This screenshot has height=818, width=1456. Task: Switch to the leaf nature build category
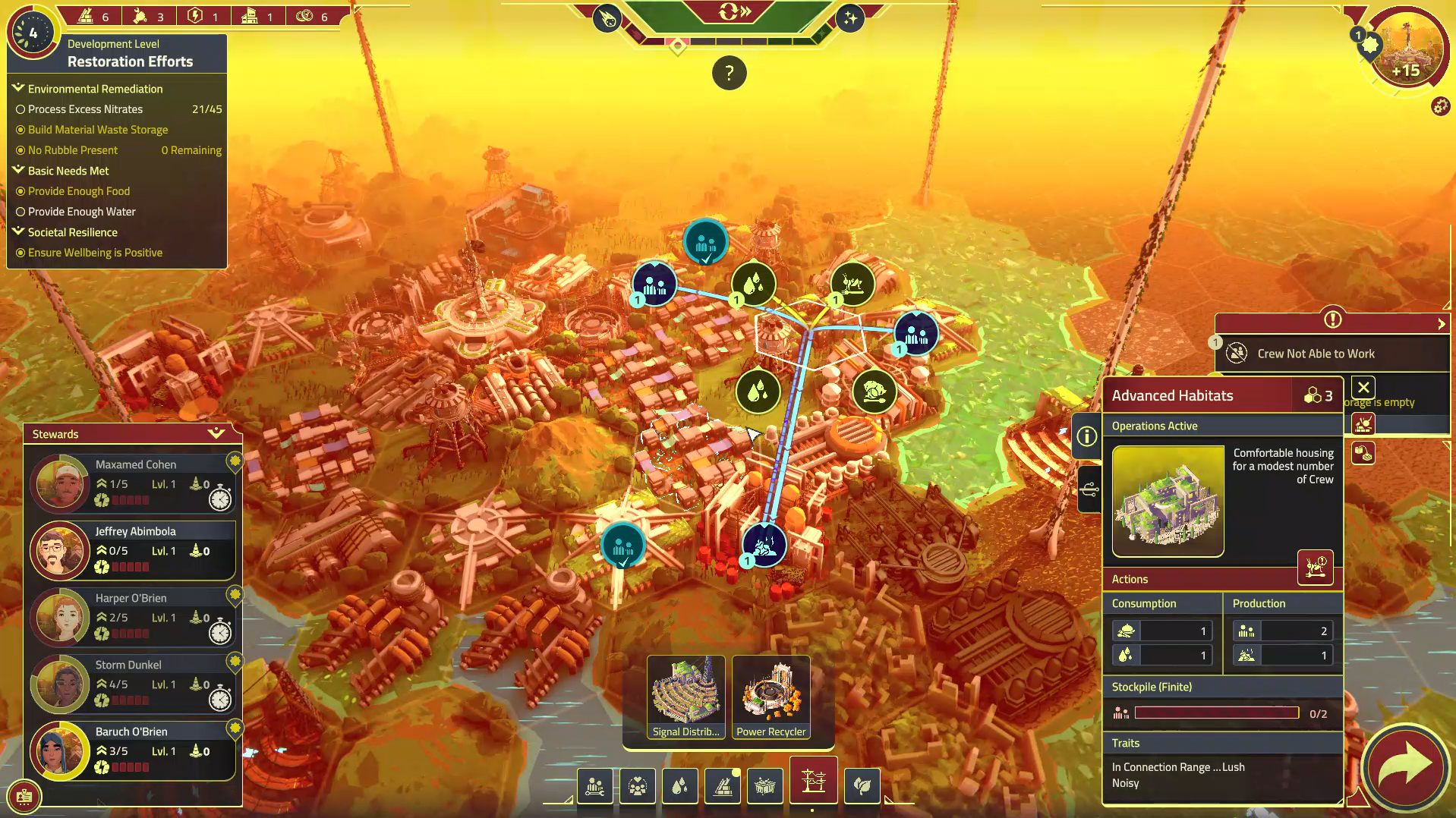[862, 786]
